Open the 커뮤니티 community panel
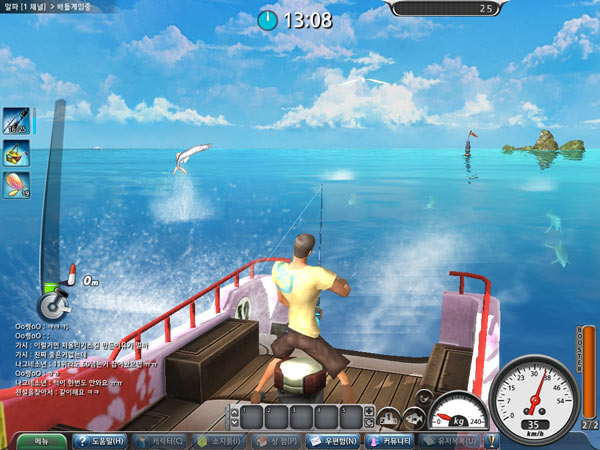The width and height of the screenshot is (600, 450). click(x=391, y=440)
